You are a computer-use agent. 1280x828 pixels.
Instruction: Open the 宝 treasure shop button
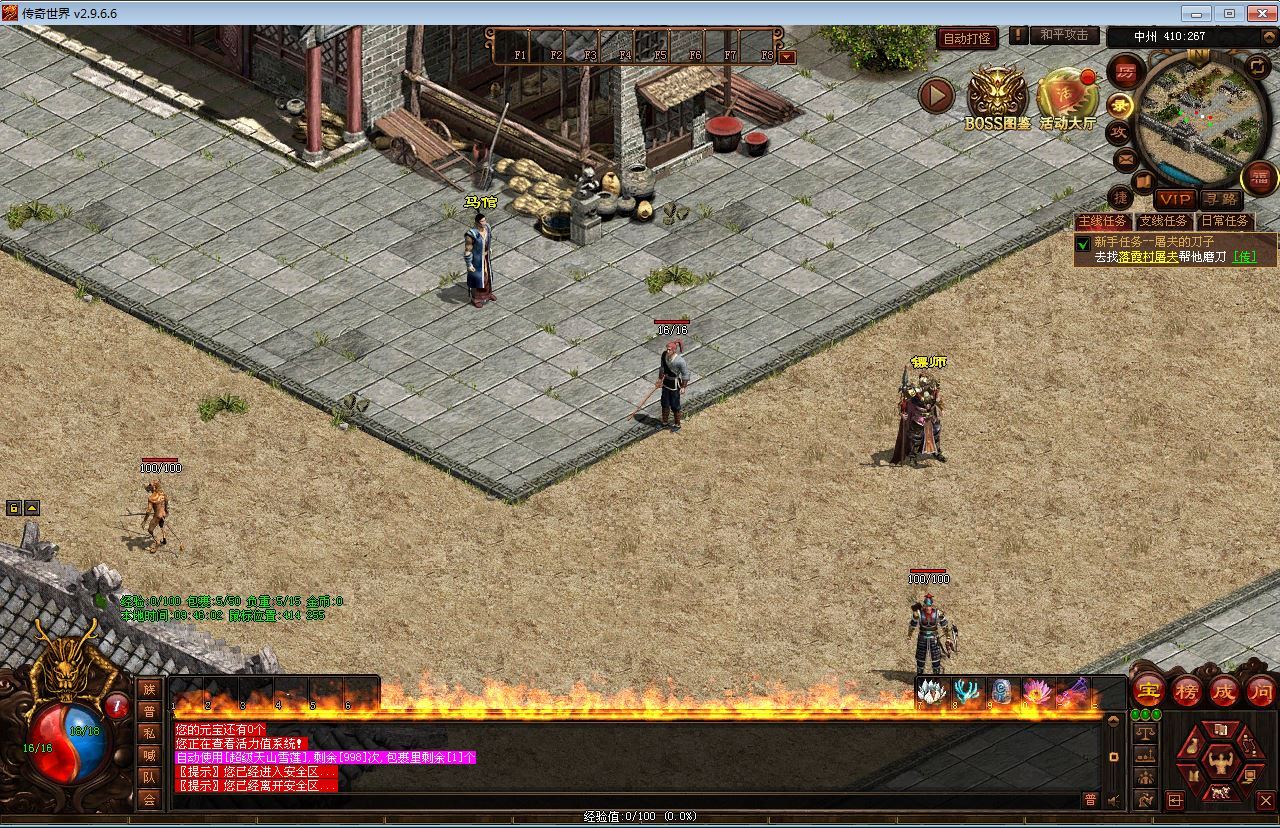point(1148,690)
